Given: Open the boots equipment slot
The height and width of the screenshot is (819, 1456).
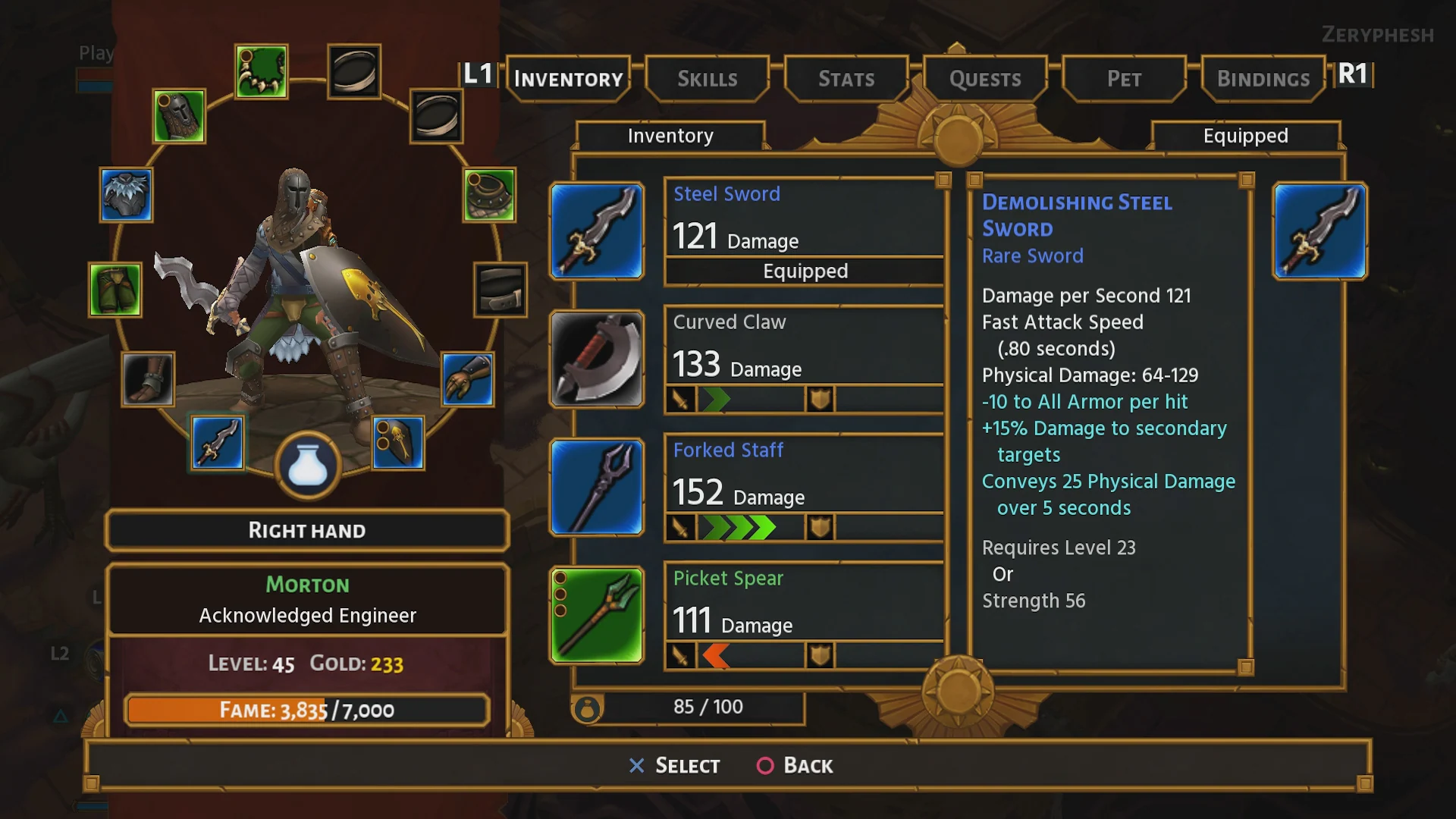Looking at the screenshot, I should click(148, 378).
